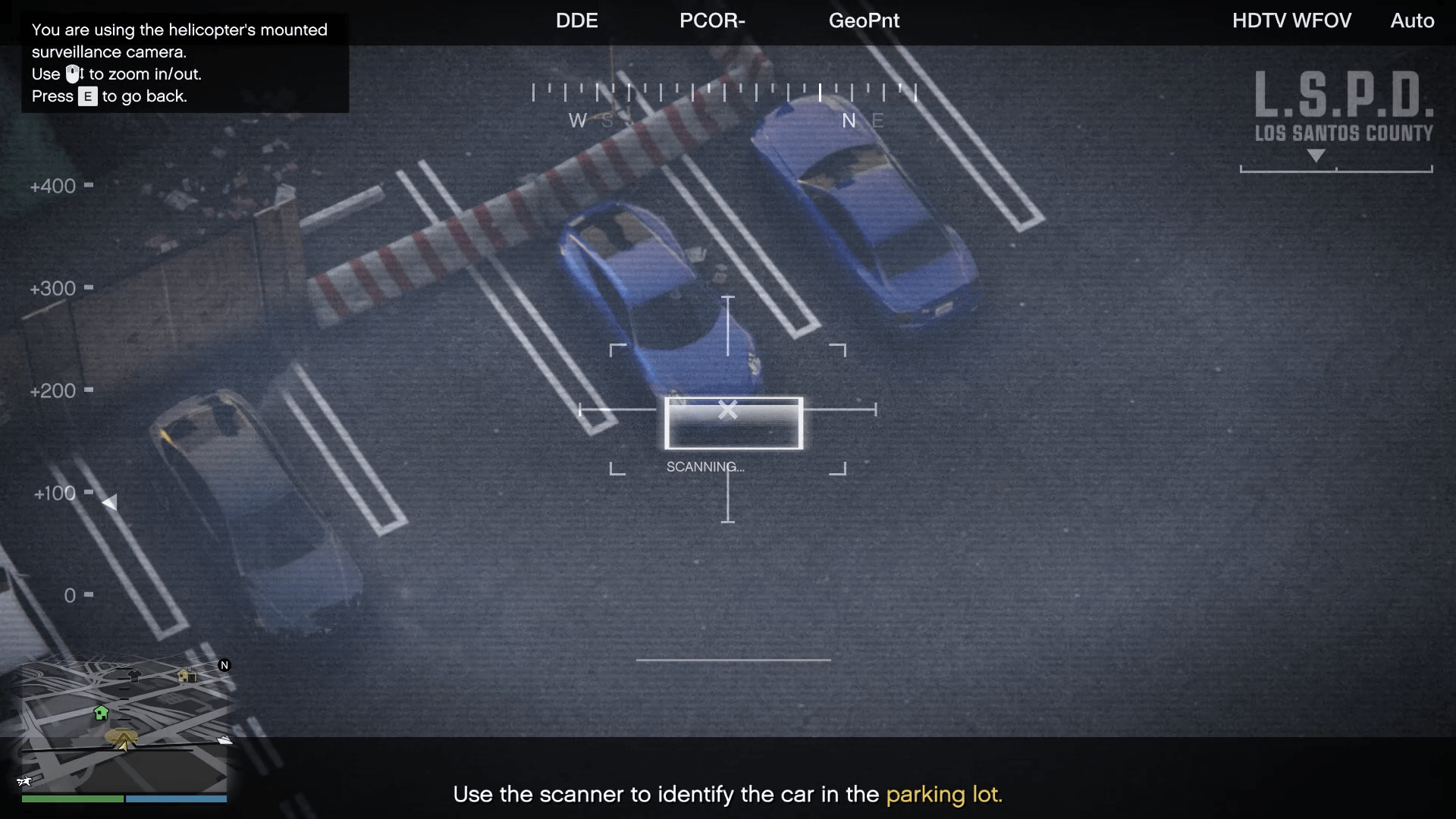Select the N marker on the compass bar
The height and width of the screenshot is (819, 1456).
click(849, 121)
